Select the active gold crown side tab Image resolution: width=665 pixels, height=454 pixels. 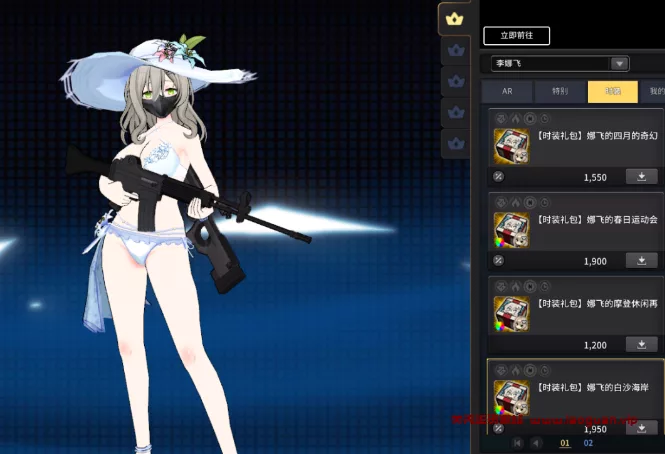click(x=455, y=18)
